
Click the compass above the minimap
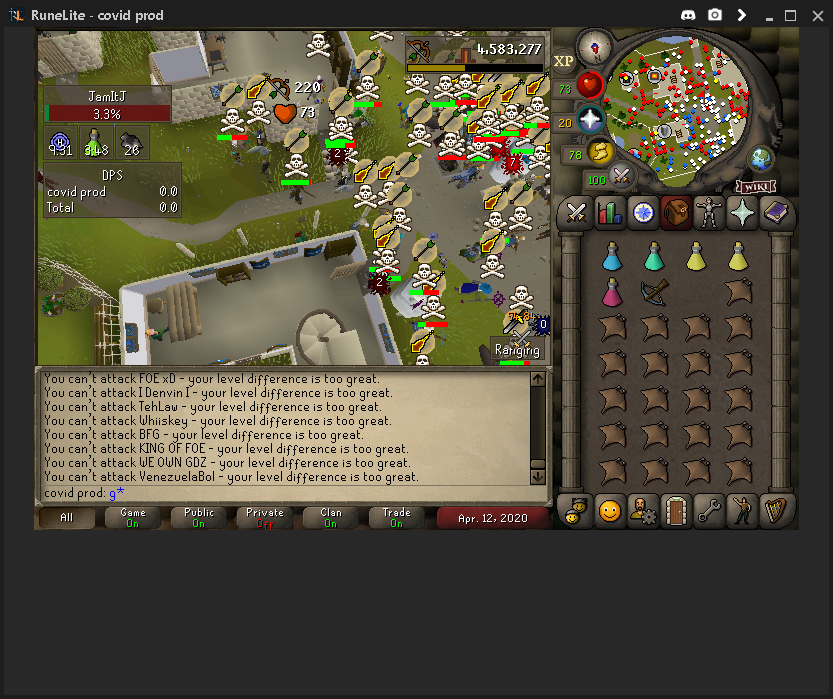point(595,46)
